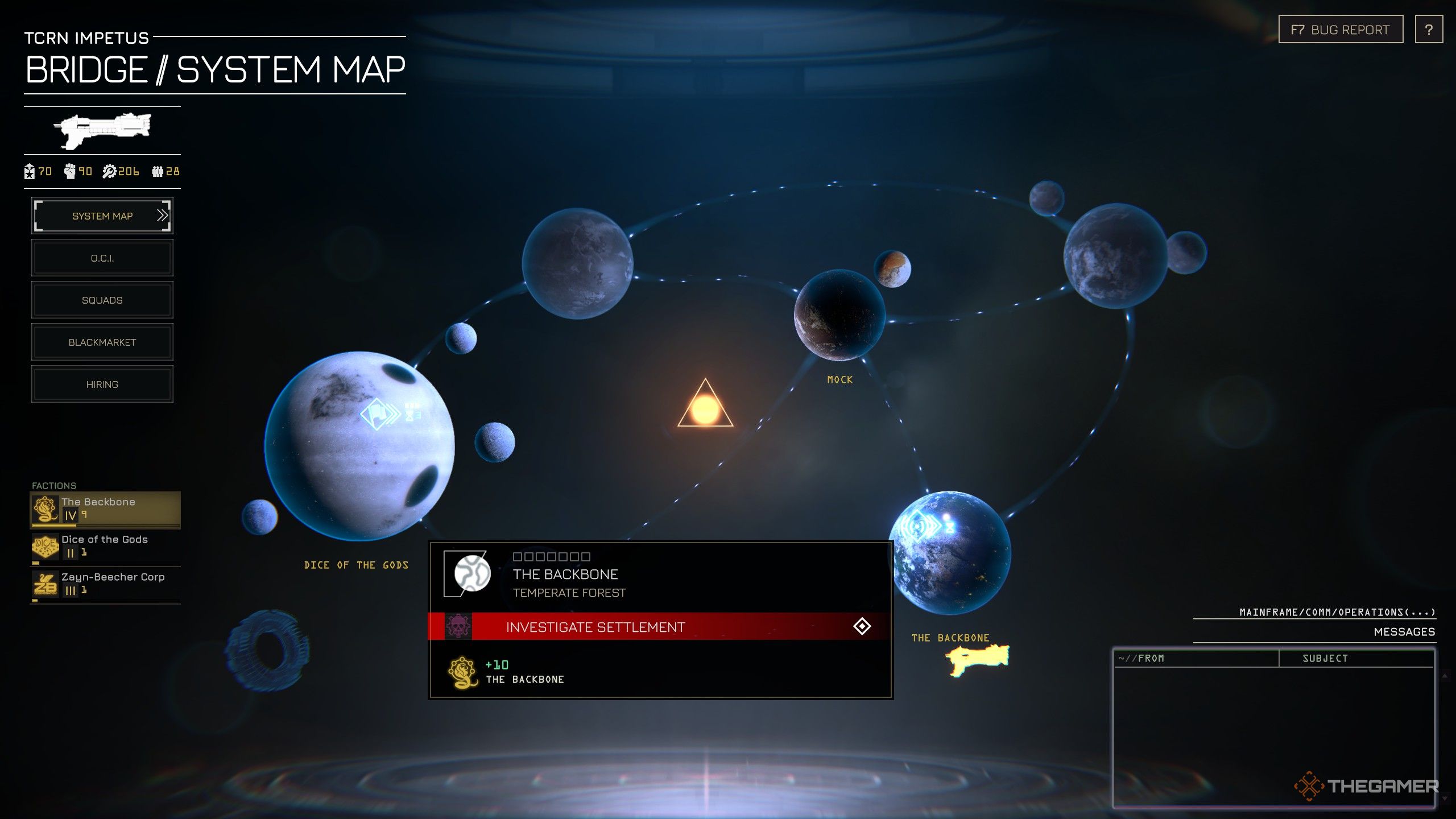Click the F7 Bug Report button
The height and width of the screenshot is (819, 1456).
click(x=1340, y=30)
